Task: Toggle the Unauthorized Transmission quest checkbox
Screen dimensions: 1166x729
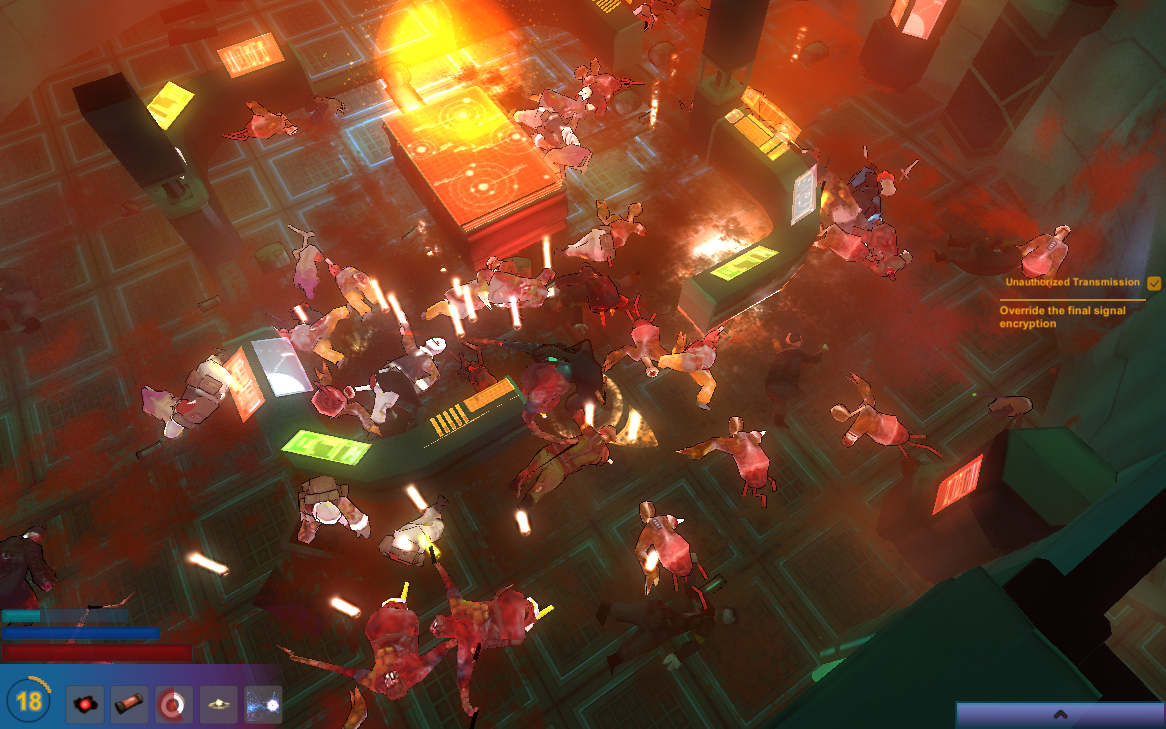Action: (1154, 283)
